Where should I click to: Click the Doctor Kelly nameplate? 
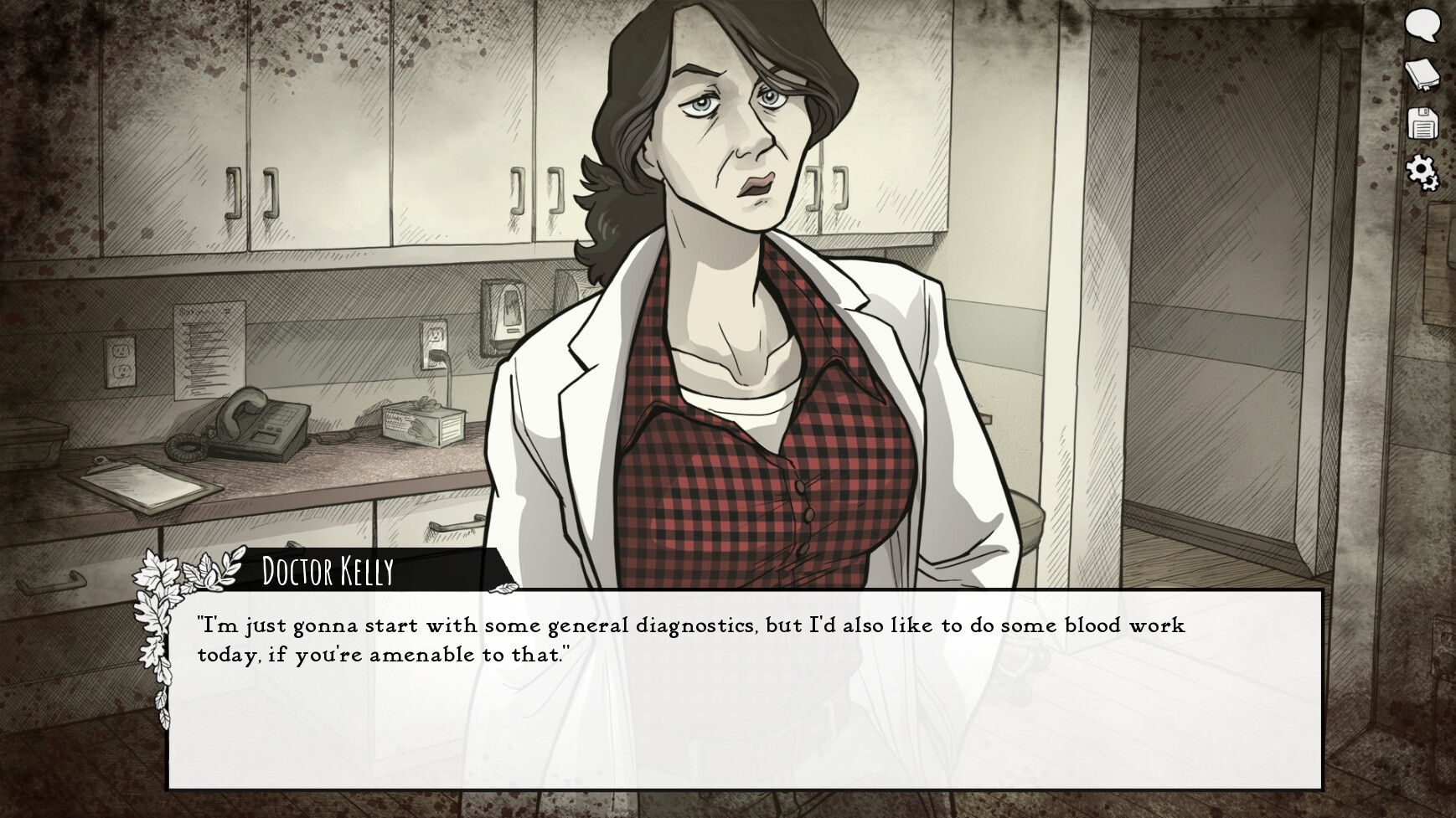(327, 570)
